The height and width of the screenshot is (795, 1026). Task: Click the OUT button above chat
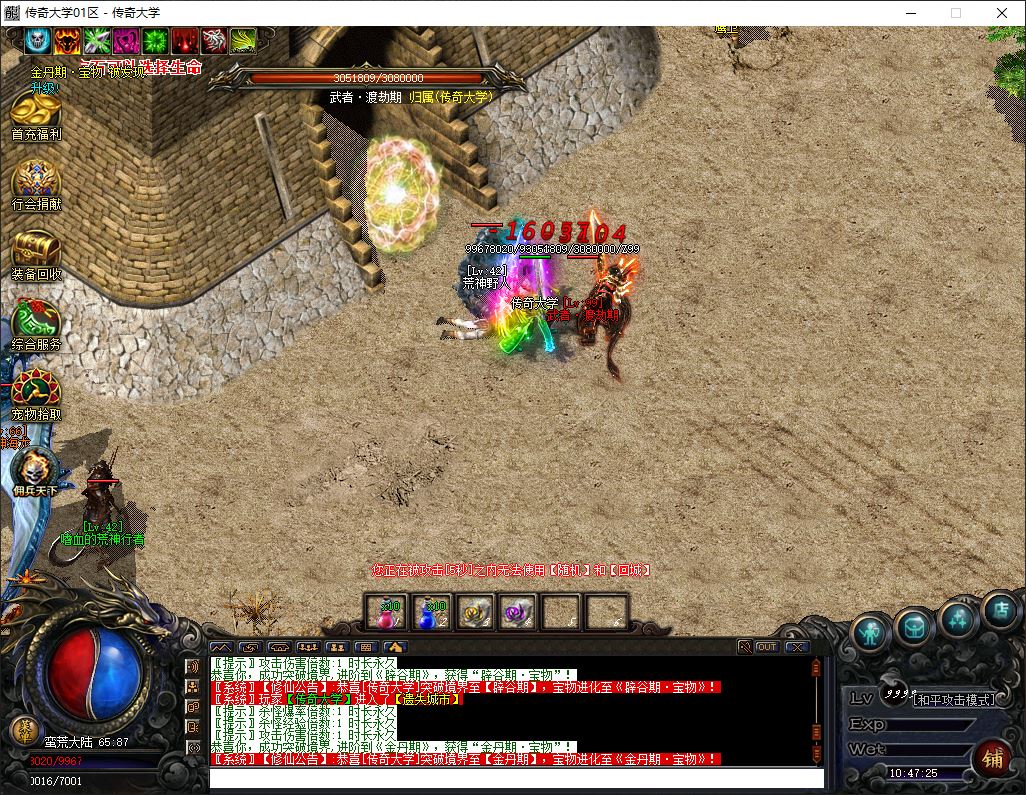coord(767,647)
